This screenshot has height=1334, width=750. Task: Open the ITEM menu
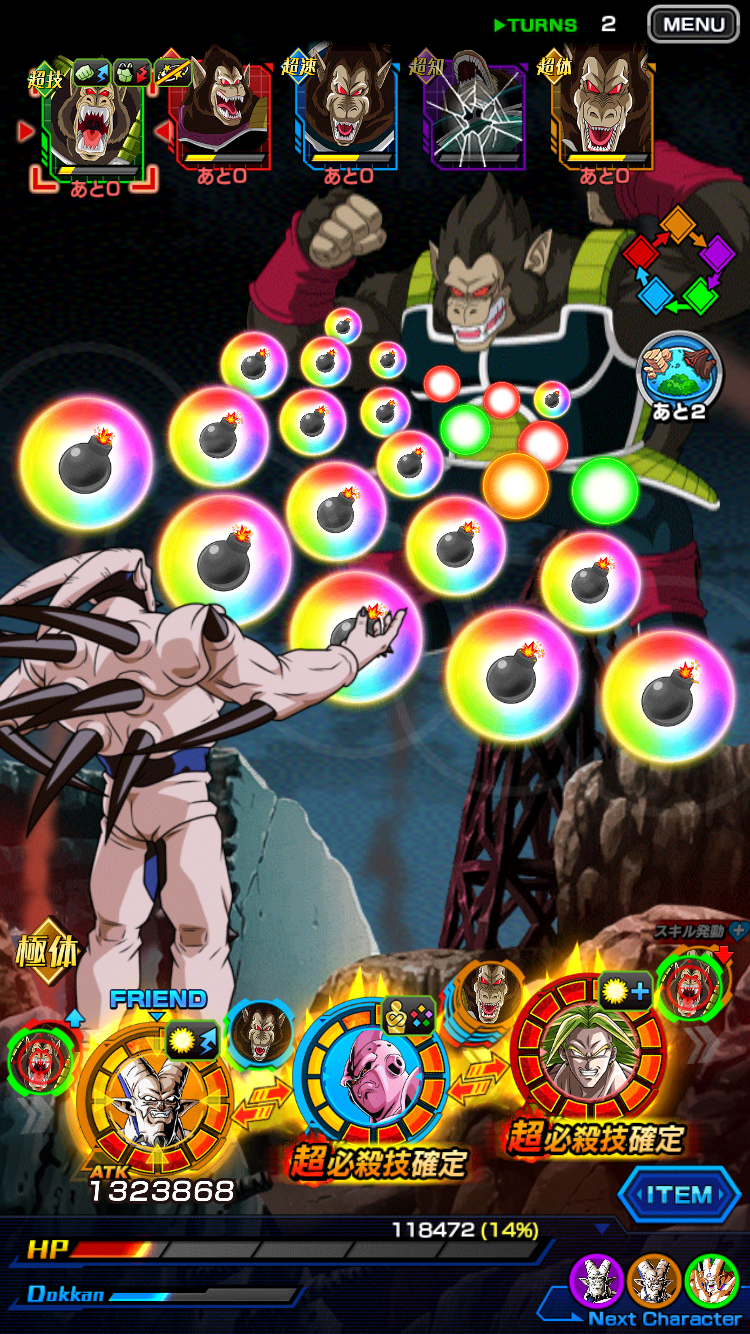(x=679, y=1195)
